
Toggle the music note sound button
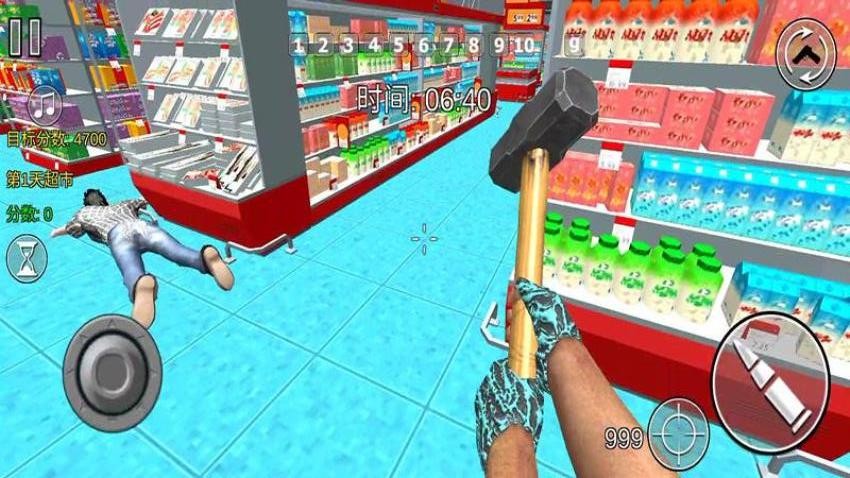45,105
